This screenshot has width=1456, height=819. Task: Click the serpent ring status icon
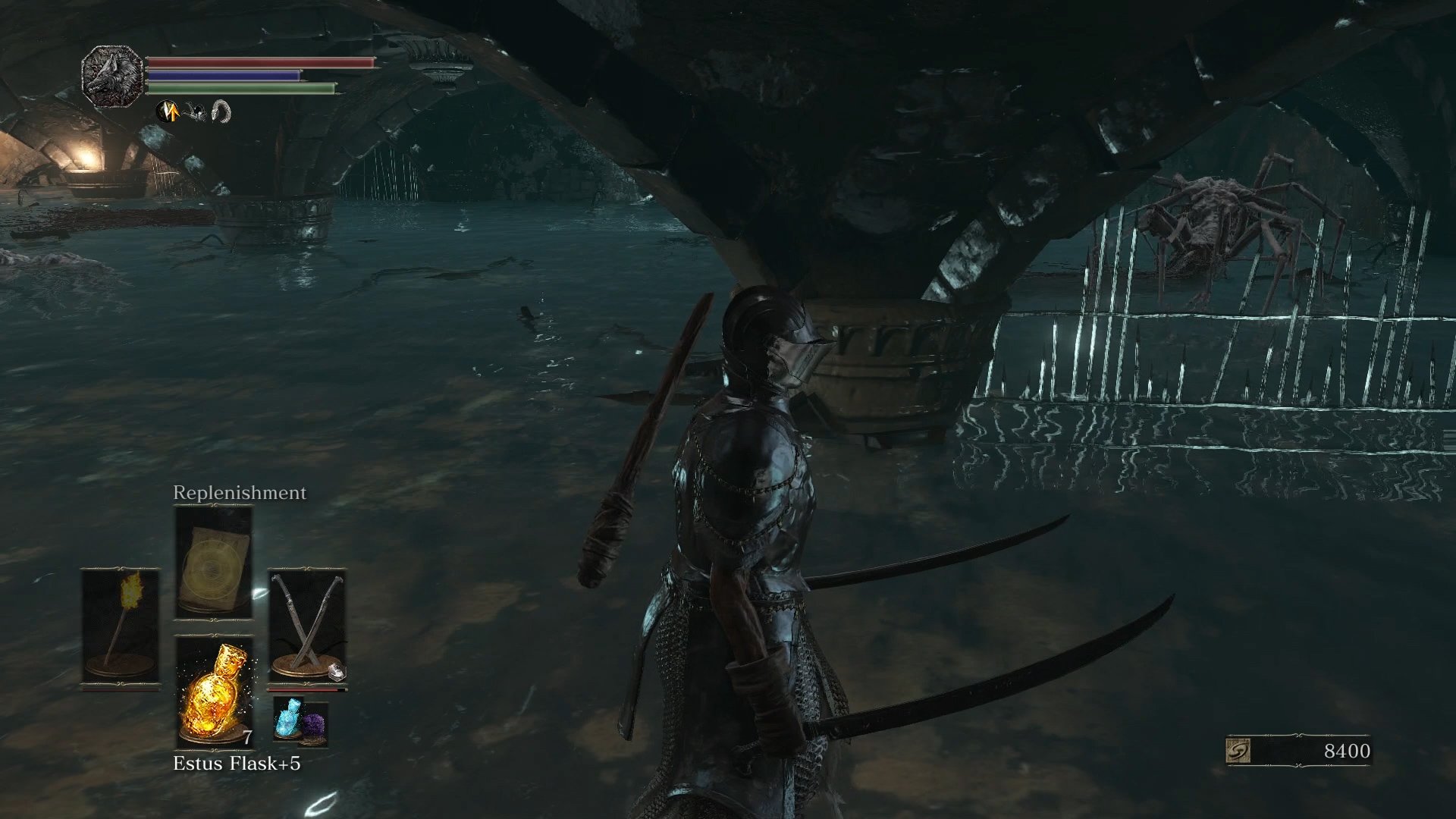tap(220, 112)
